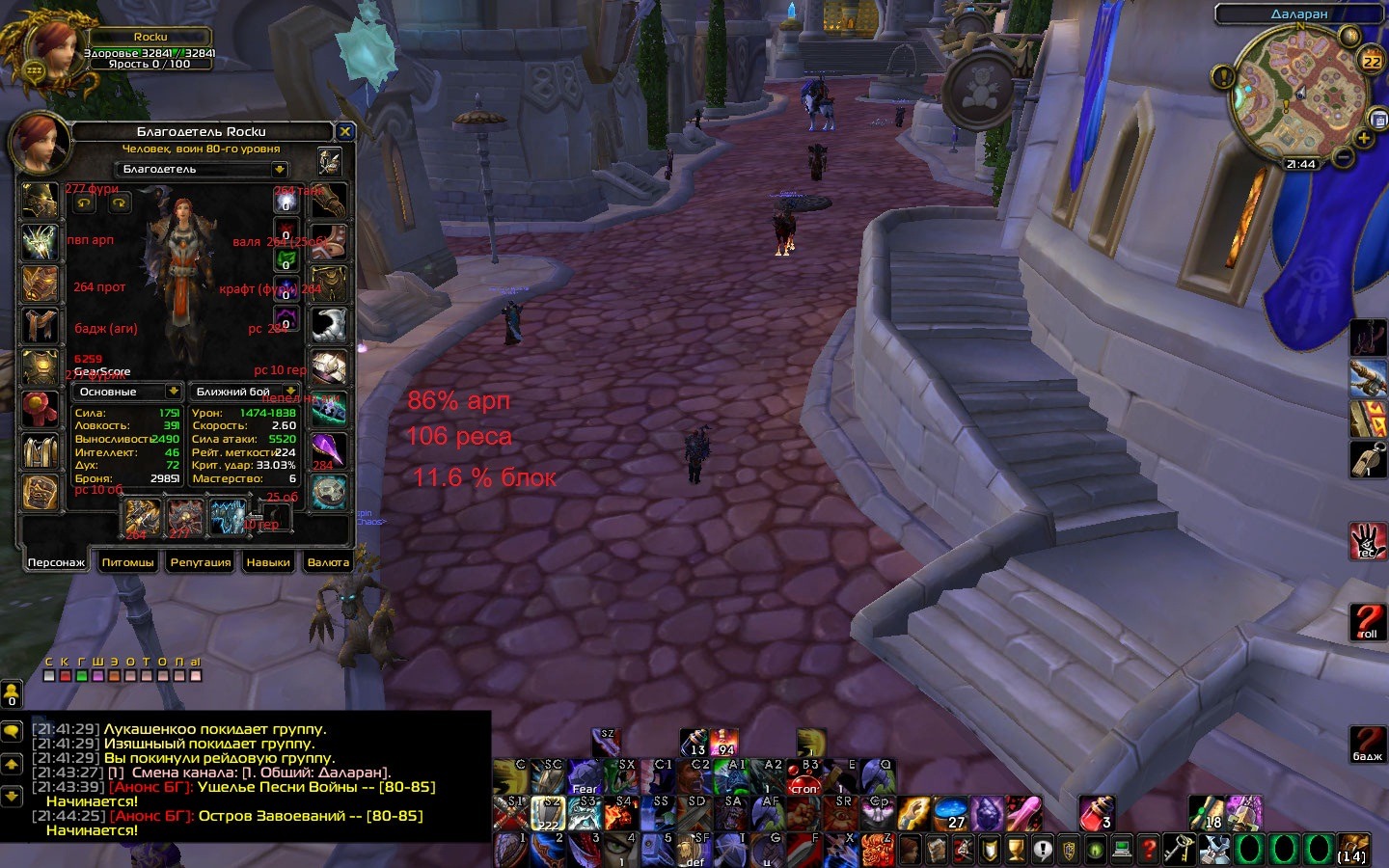Show the Навыки tab

(268, 562)
